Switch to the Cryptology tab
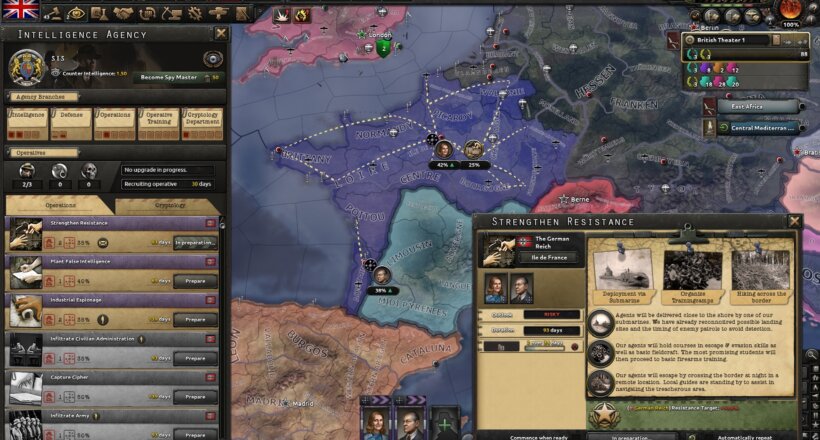Screen dimensions: 820x440 pyautogui.click(x=168, y=205)
